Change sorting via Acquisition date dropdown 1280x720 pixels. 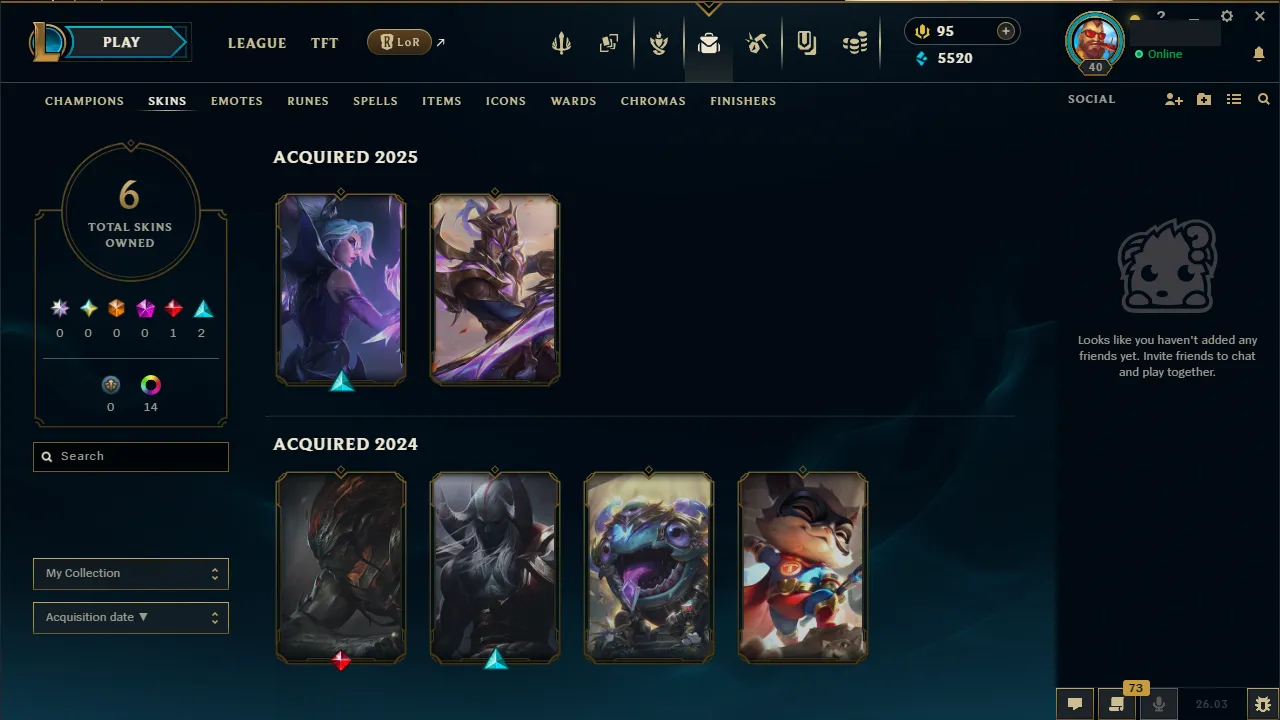tap(130, 617)
